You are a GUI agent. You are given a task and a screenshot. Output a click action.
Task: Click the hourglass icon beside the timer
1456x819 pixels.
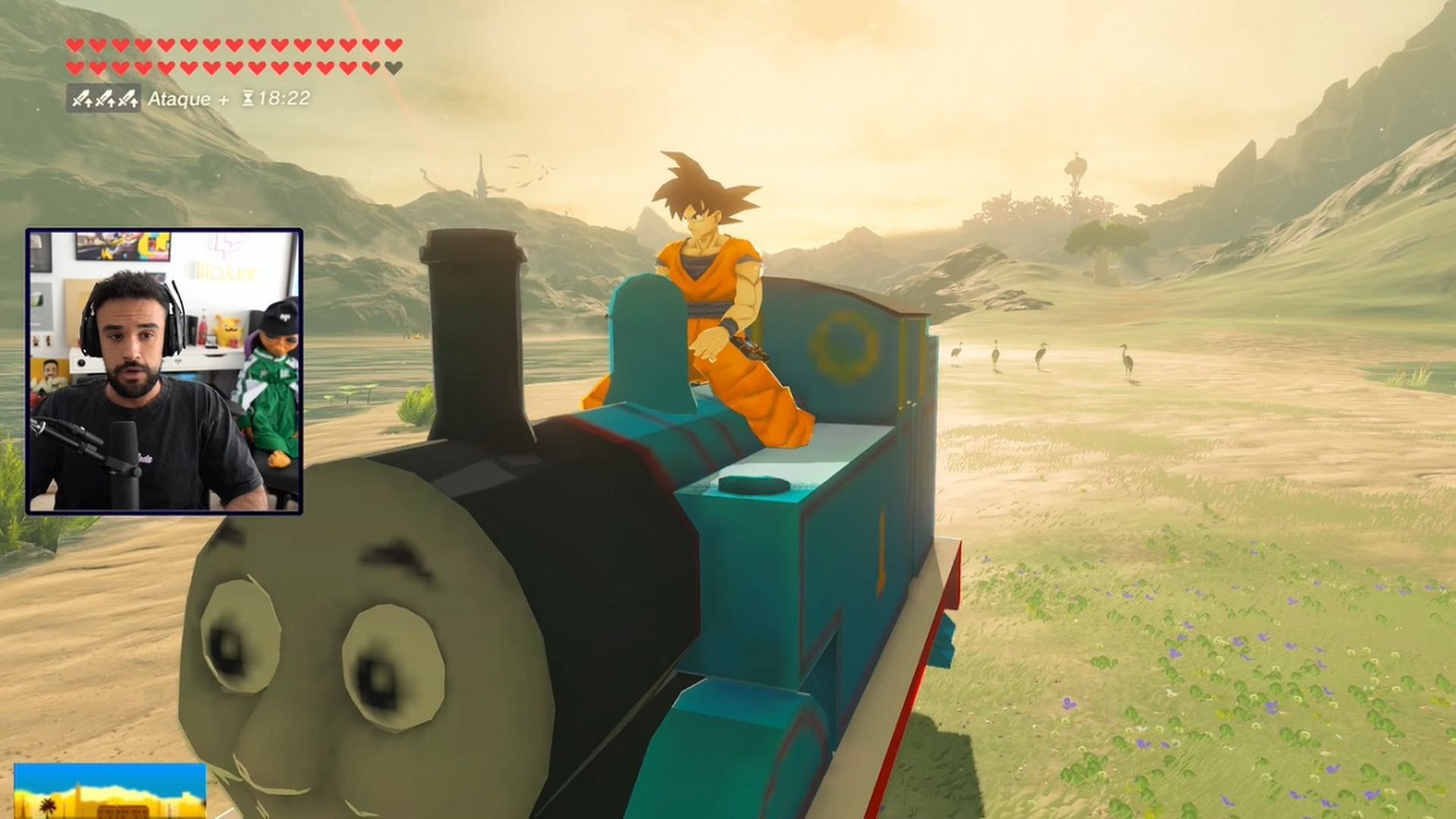click(x=248, y=97)
